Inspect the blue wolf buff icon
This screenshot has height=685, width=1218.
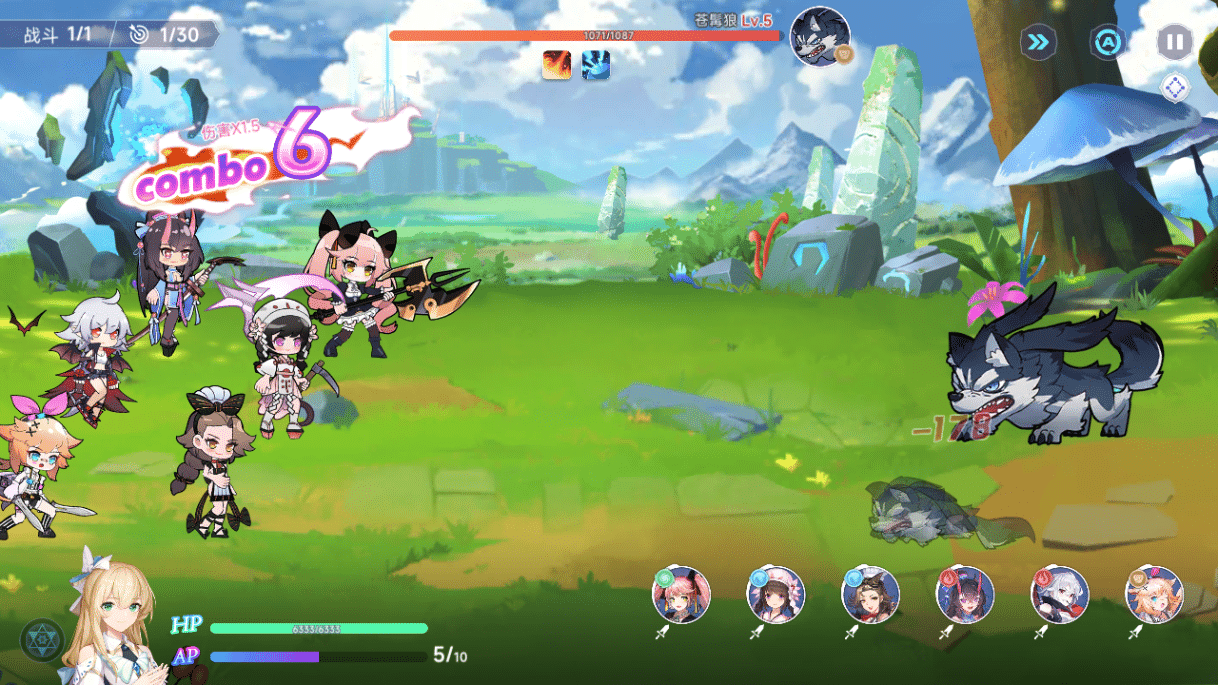pos(596,66)
